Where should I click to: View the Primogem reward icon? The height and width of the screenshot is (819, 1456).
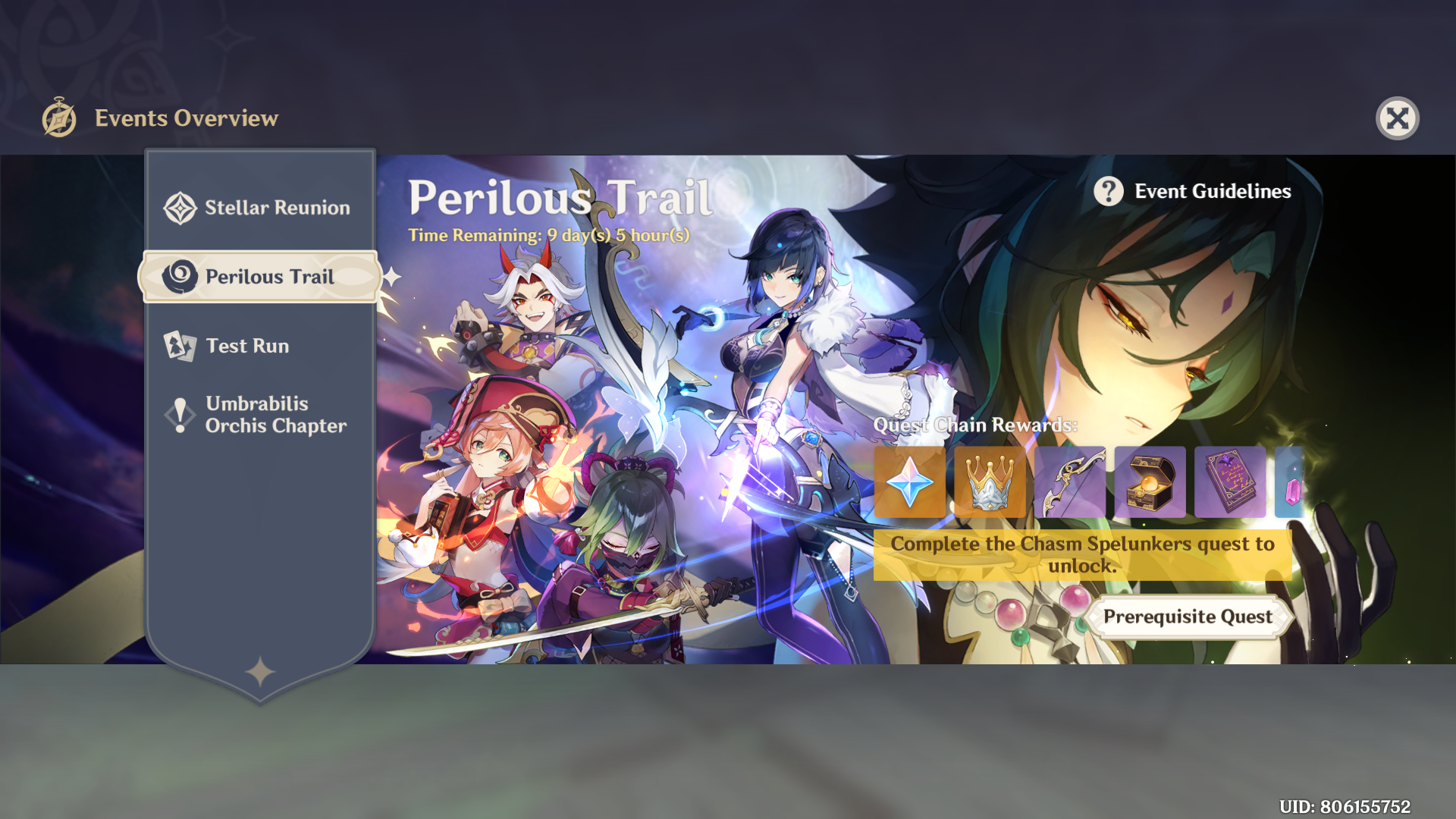point(909,482)
